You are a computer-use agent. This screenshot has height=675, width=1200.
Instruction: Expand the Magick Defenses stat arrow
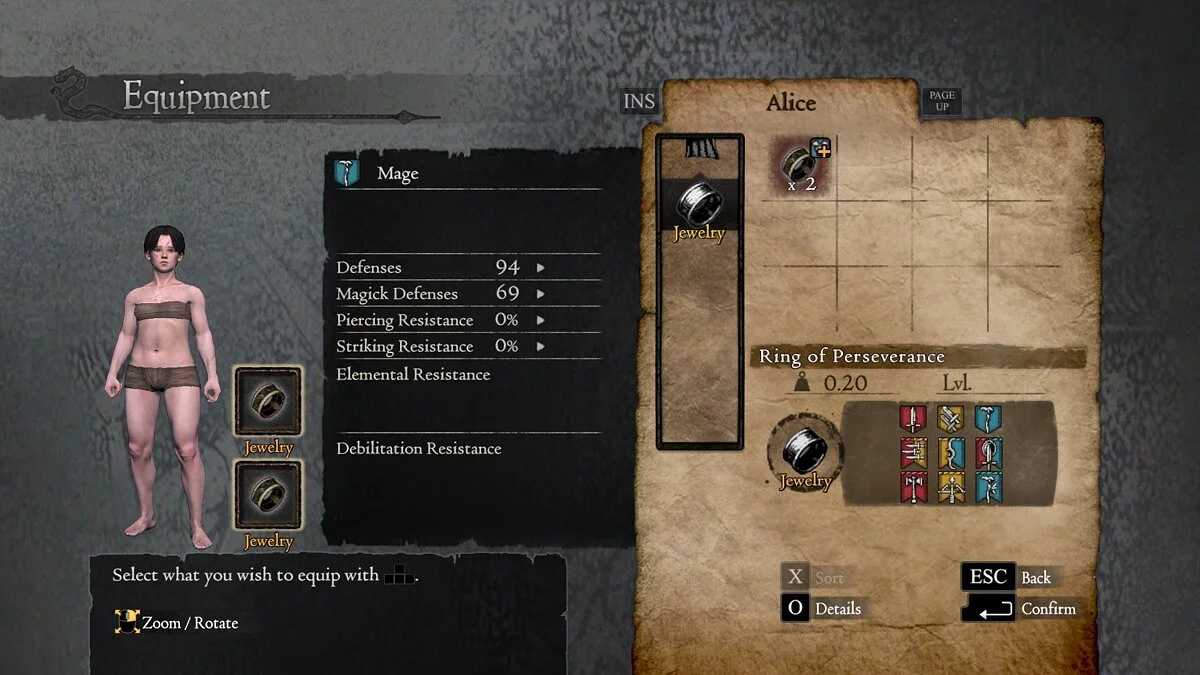point(541,294)
